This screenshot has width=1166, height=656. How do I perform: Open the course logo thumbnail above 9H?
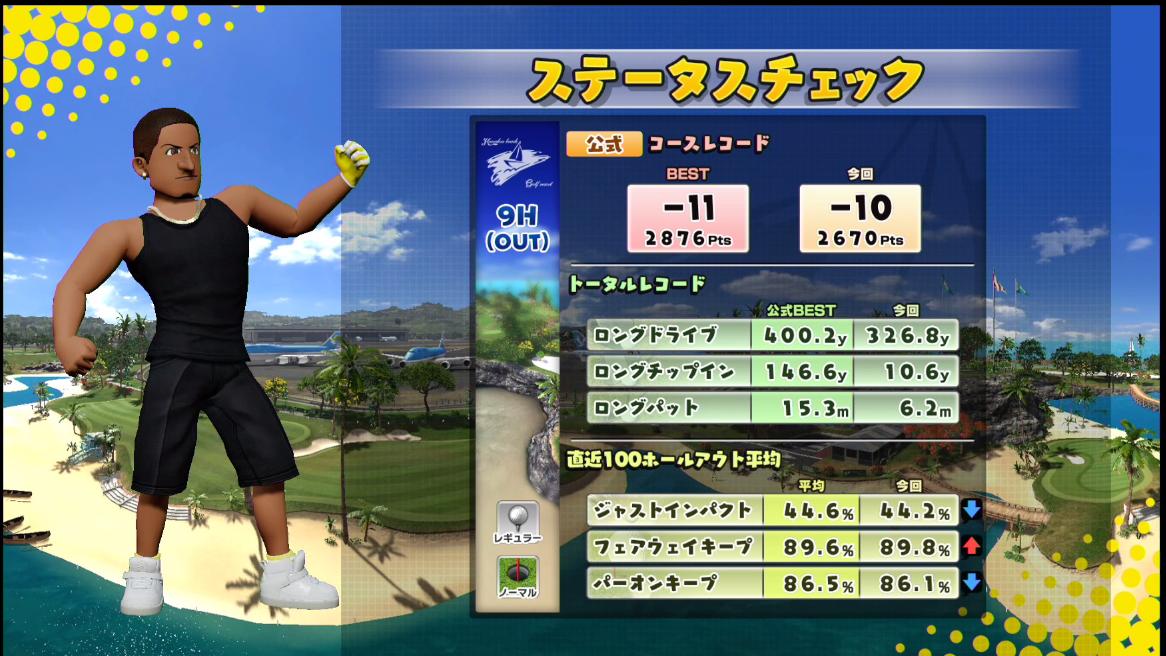click(517, 161)
